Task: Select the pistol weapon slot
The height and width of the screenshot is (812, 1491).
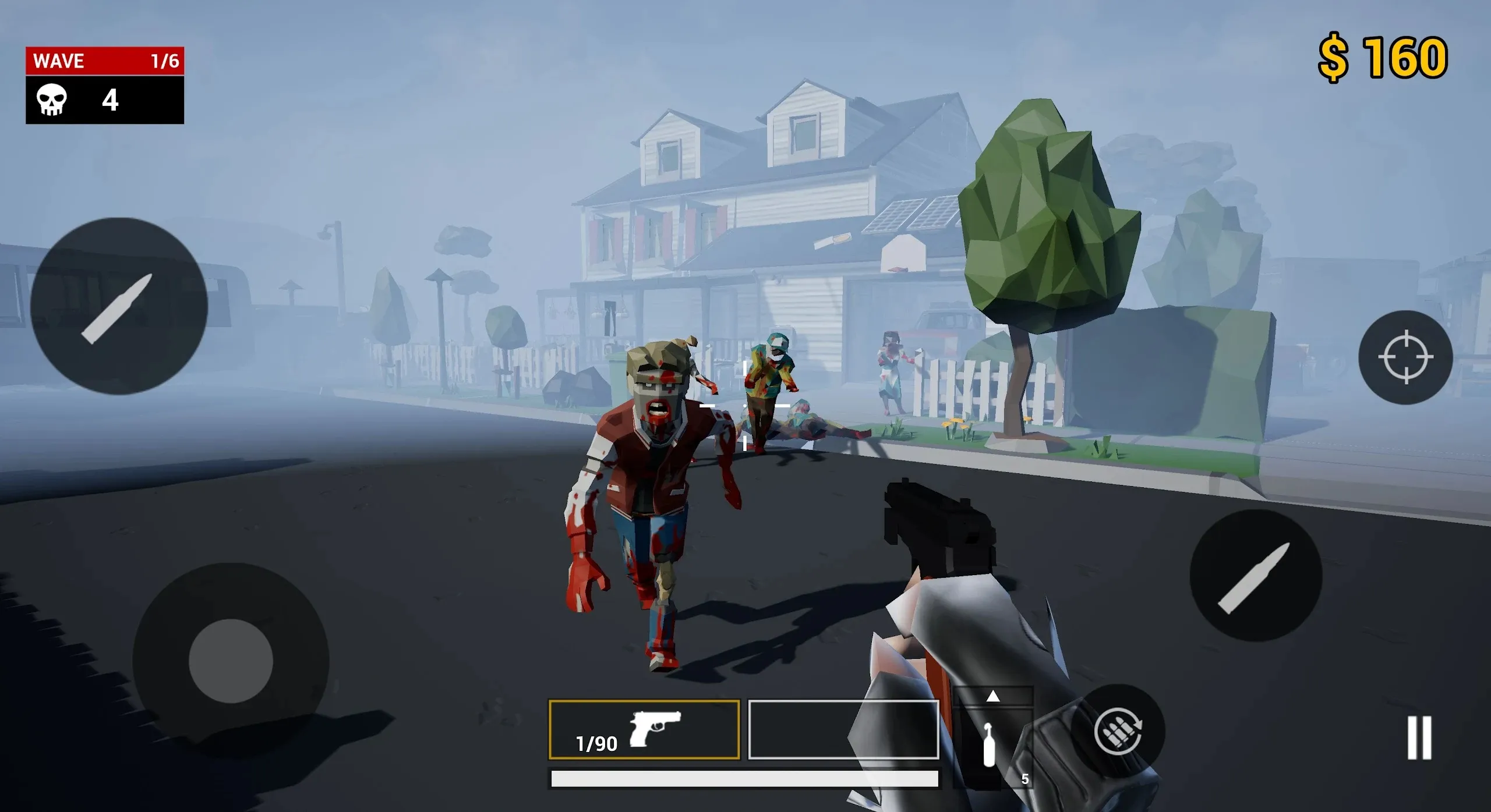Action: coord(644,730)
